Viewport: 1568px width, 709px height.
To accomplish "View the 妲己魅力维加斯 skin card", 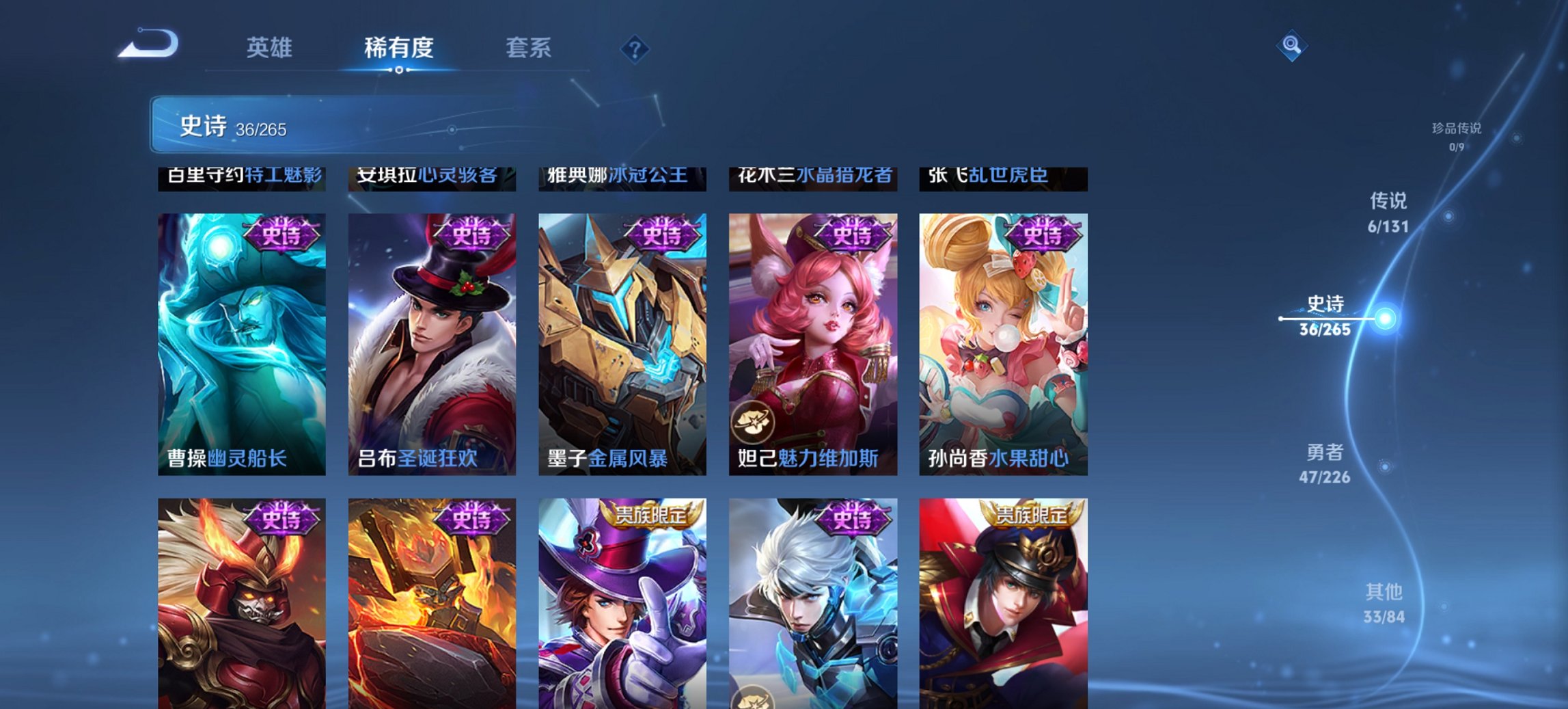I will tap(812, 342).
